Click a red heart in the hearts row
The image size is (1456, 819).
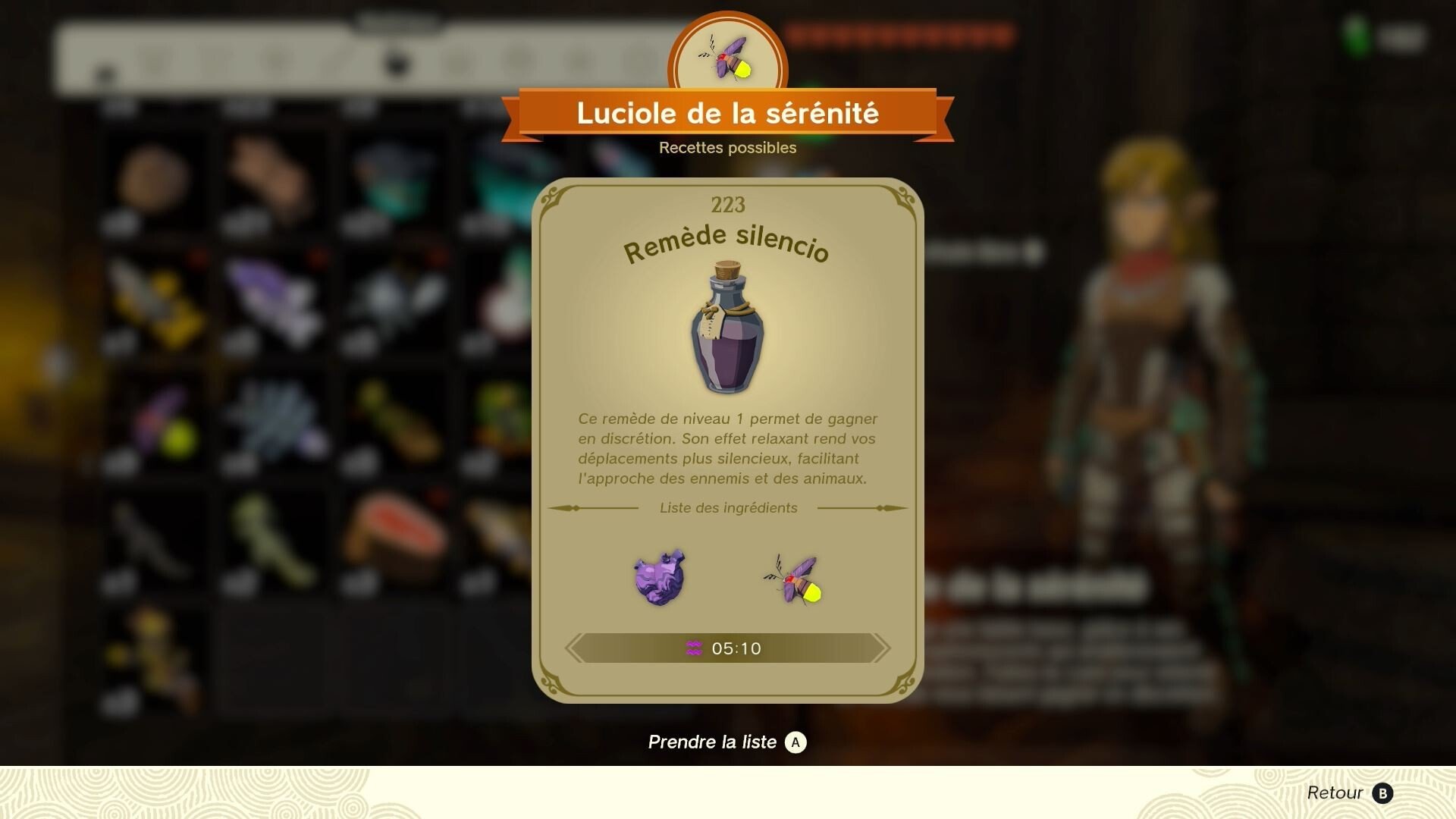834,34
